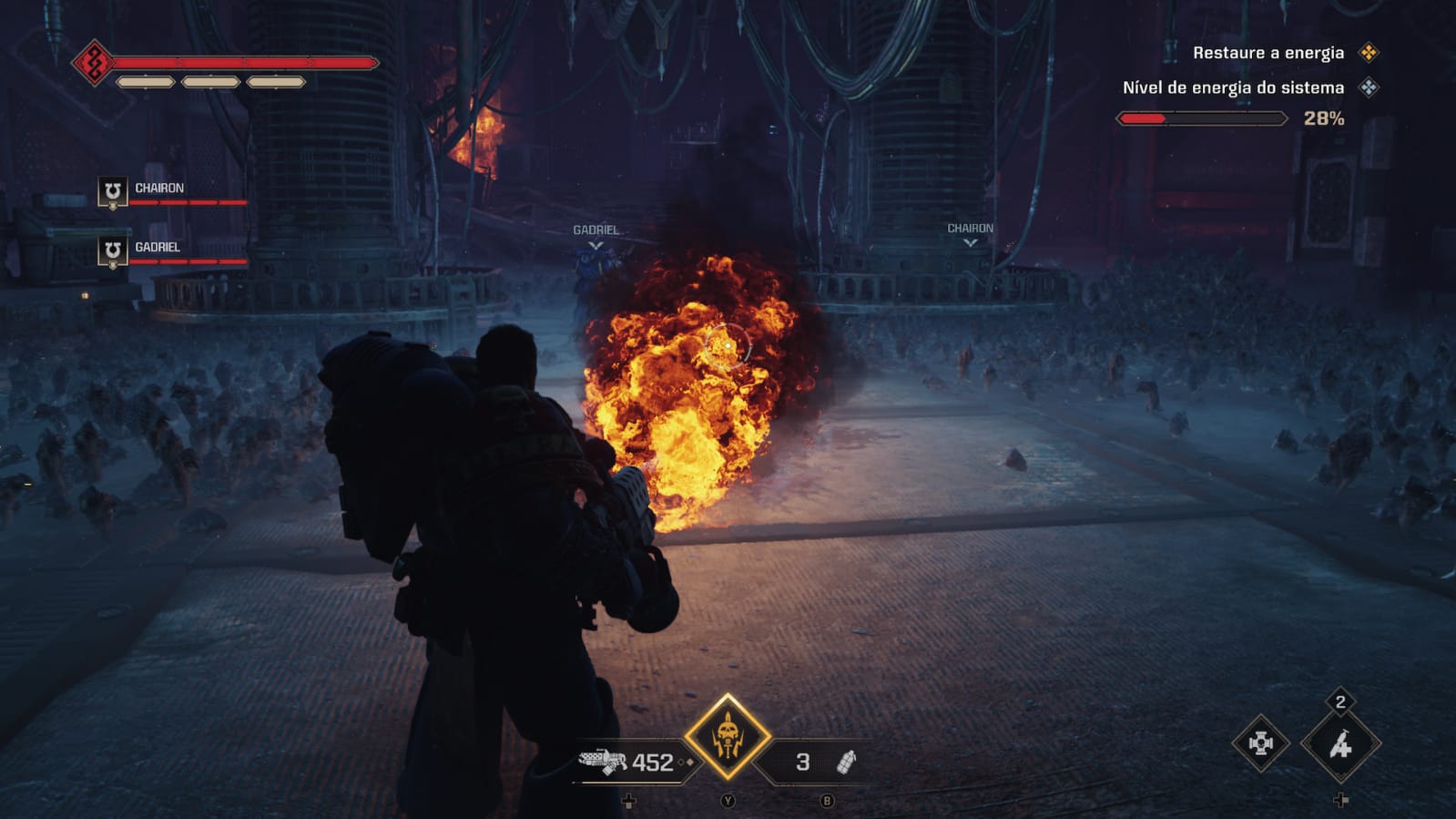This screenshot has height=819, width=1456.
Task: Select squadmate Chairon's portrait icon
Action: 113,191
